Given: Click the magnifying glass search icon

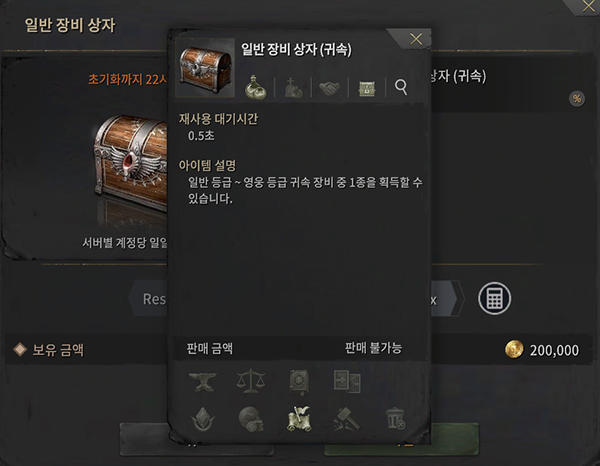Looking at the screenshot, I should 401,87.
